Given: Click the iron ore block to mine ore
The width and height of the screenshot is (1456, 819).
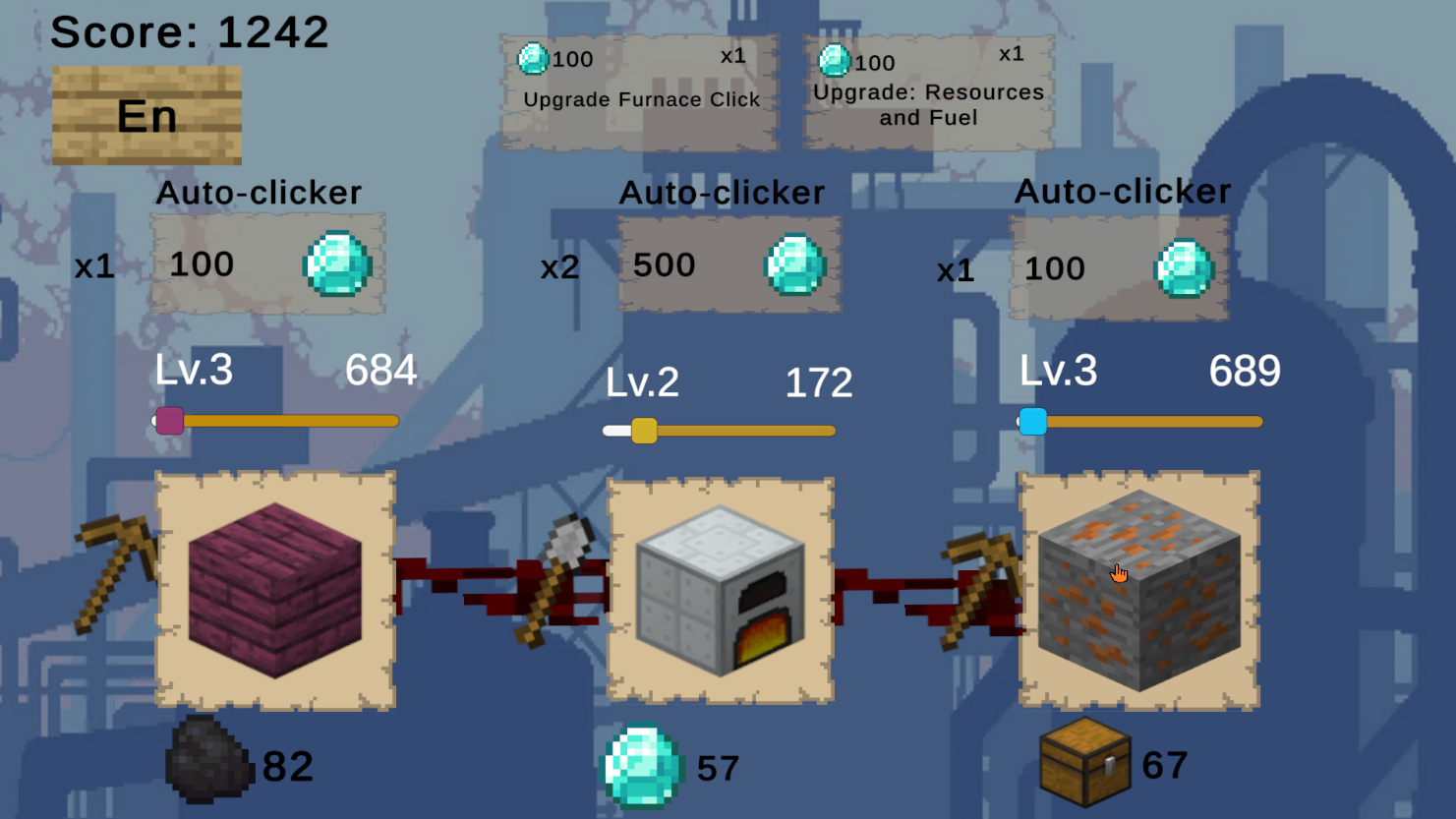Looking at the screenshot, I should 1138,590.
